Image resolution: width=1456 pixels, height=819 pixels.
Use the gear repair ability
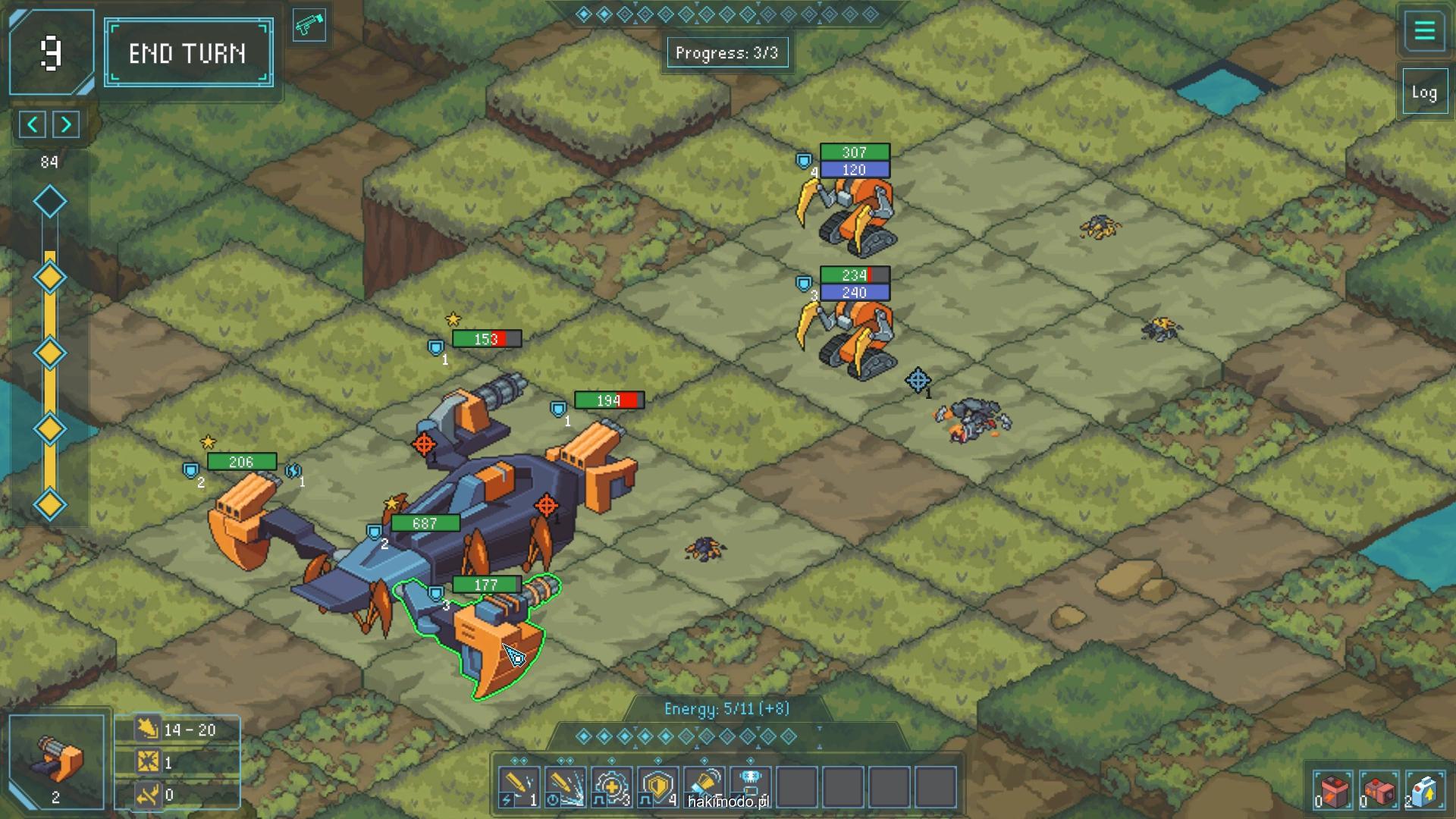(x=611, y=787)
